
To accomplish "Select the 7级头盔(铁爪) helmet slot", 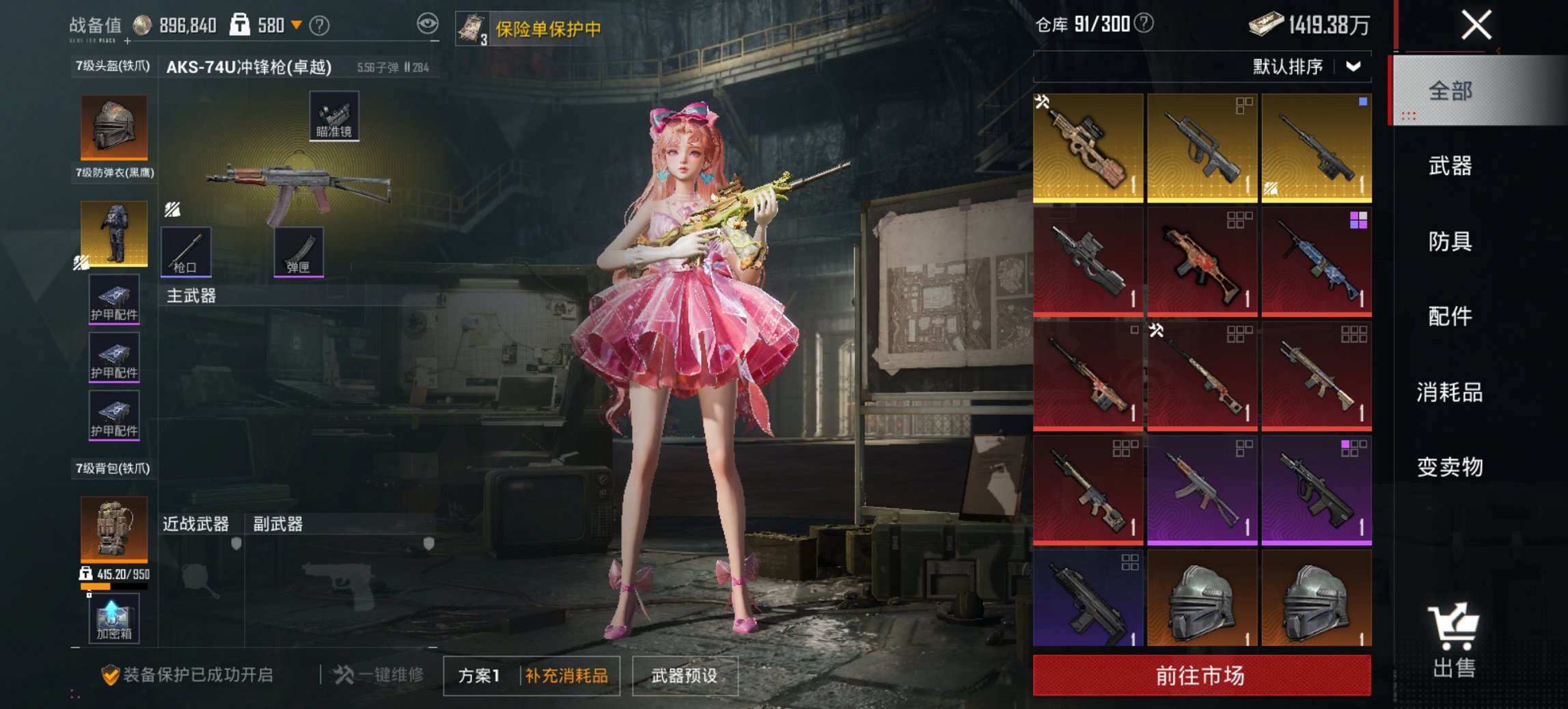I will (x=115, y=126).
